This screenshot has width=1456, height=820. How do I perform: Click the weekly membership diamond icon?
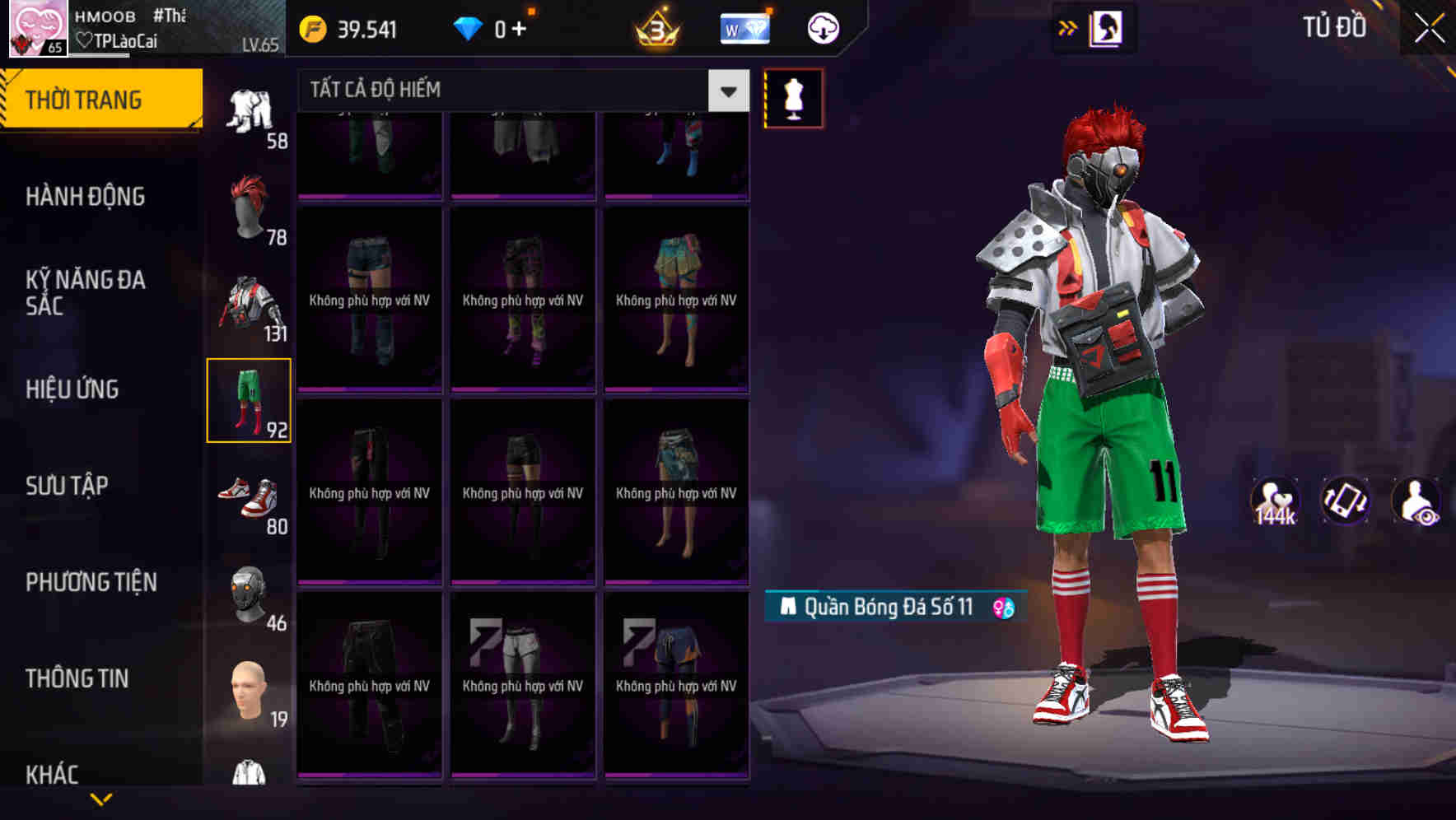(x=744, y=27)
